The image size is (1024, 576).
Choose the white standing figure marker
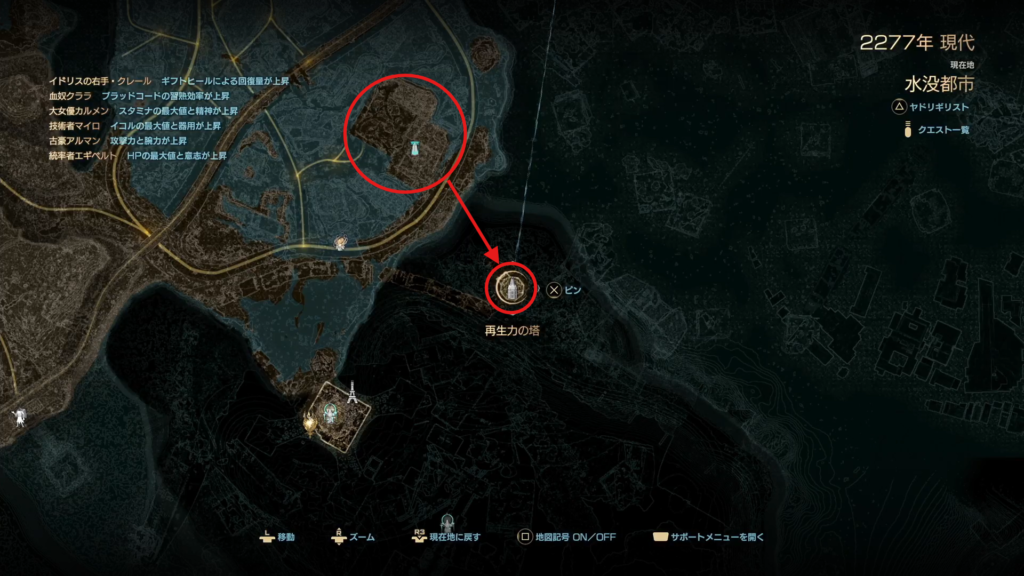point(17,417)
